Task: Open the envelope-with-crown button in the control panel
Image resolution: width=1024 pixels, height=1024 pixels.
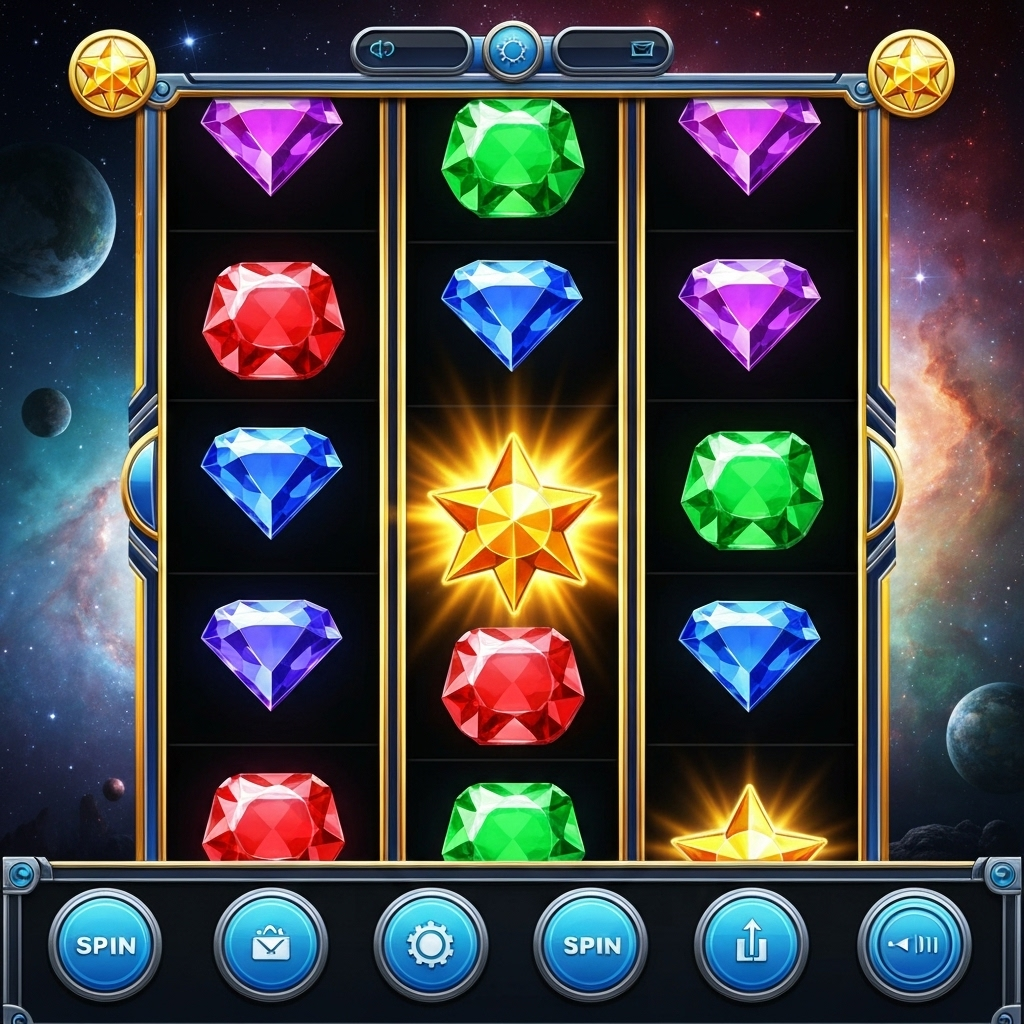Action: [x=270, y=944]
